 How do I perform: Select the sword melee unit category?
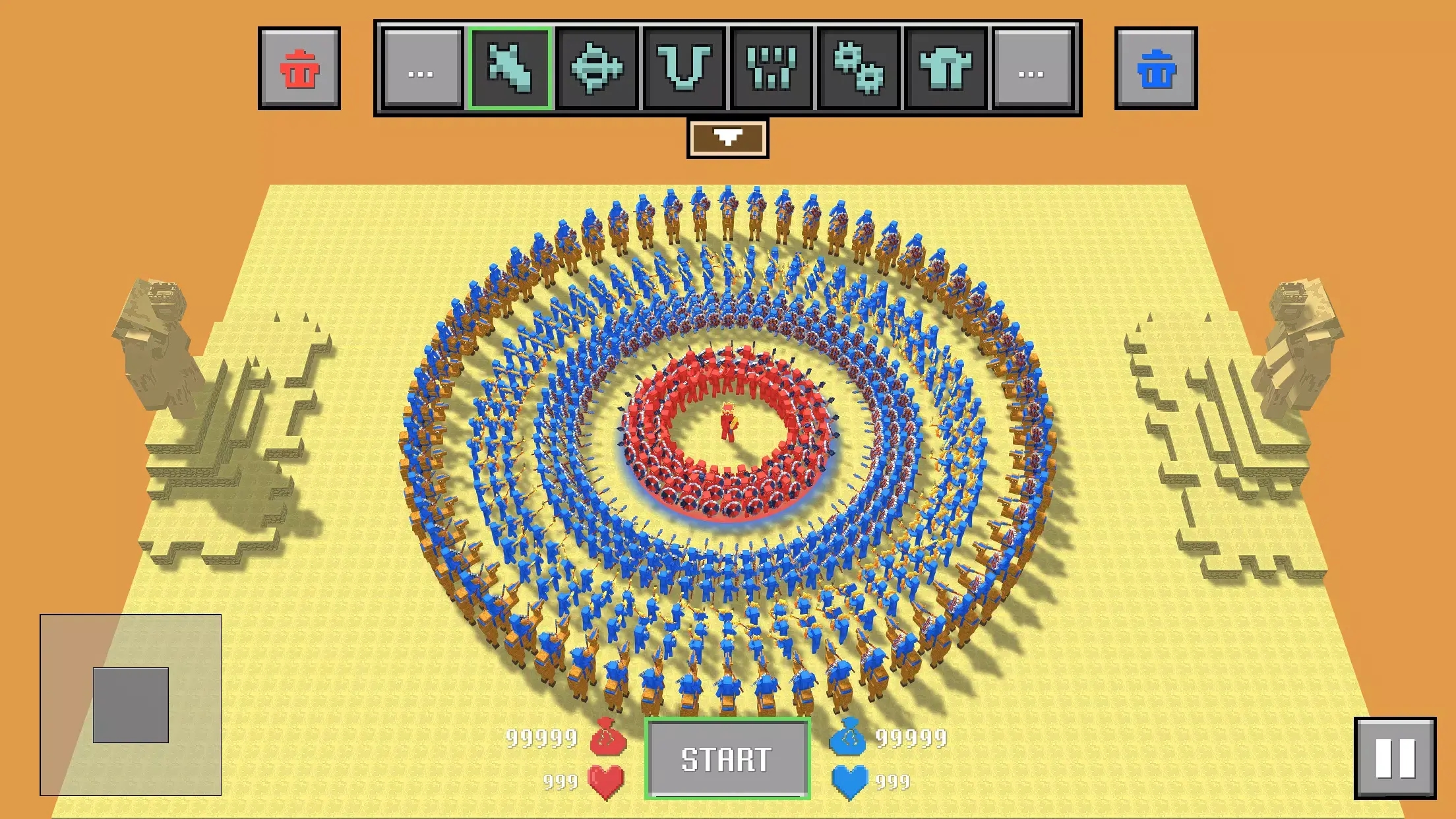click(x=509, y=69)
